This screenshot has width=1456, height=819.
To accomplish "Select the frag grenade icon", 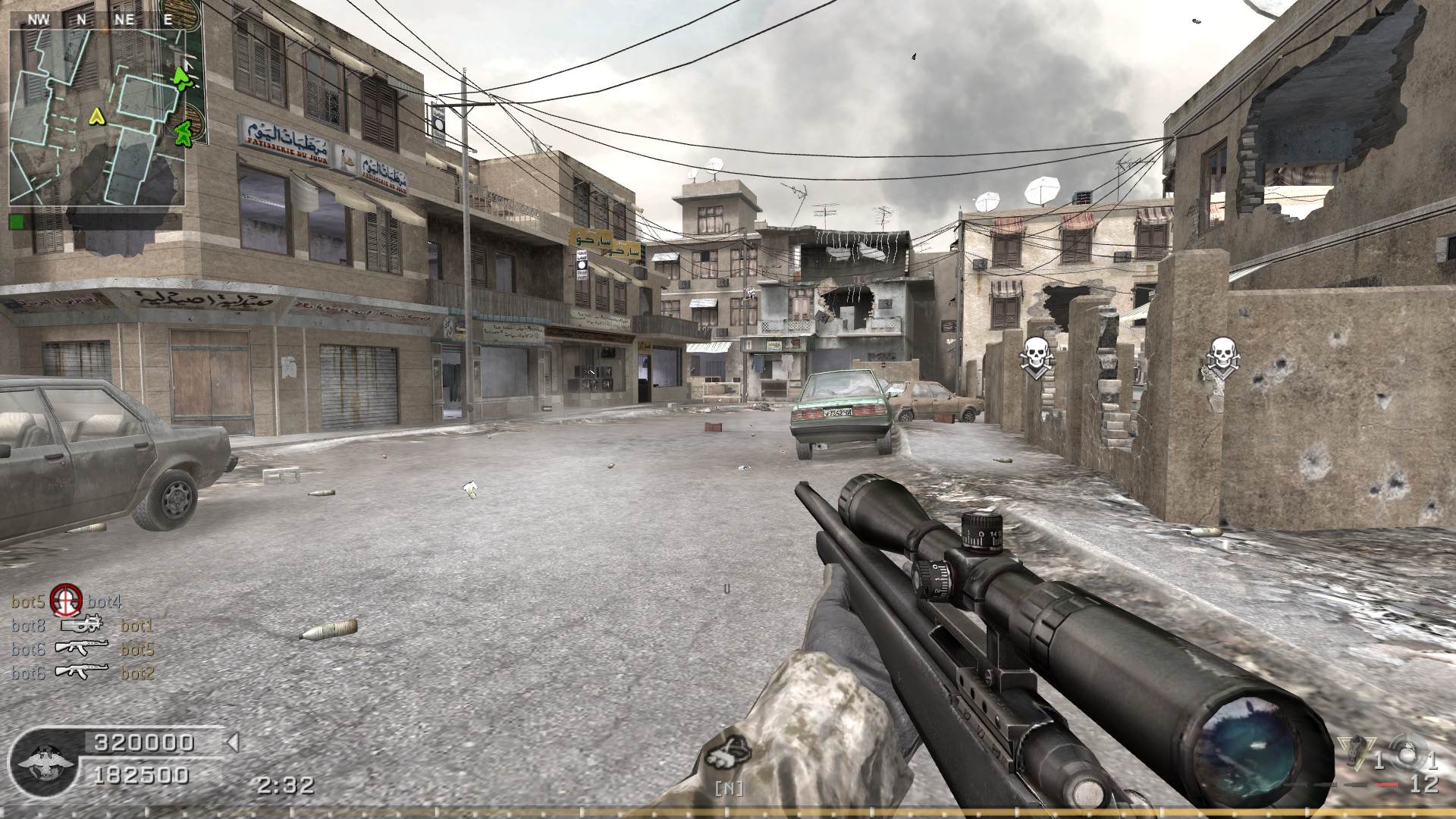I will click(1409, 755).
